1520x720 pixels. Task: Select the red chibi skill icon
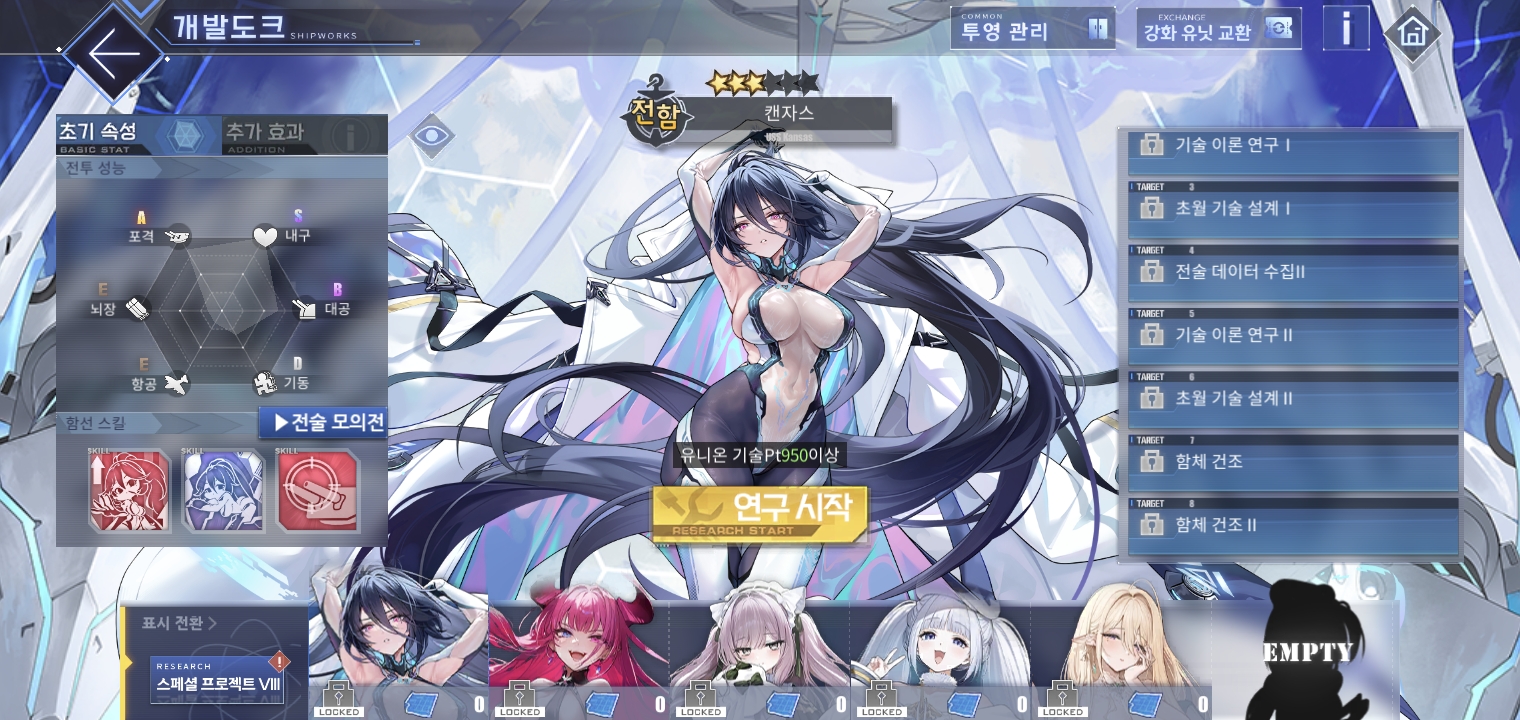(x=128, y=491)
